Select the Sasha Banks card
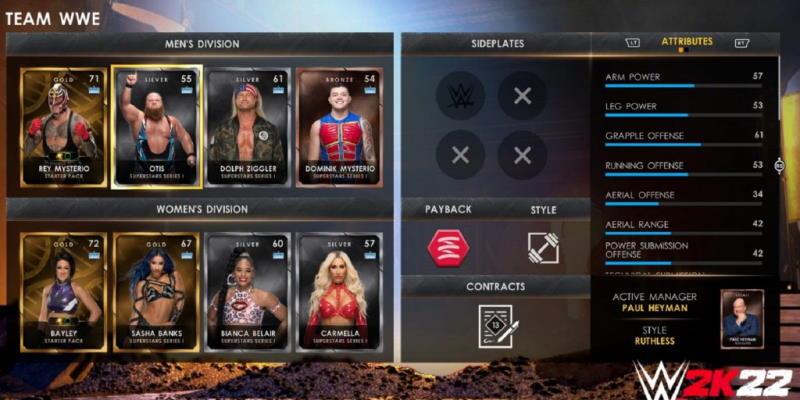800x400 pixels. pos(156,292)
